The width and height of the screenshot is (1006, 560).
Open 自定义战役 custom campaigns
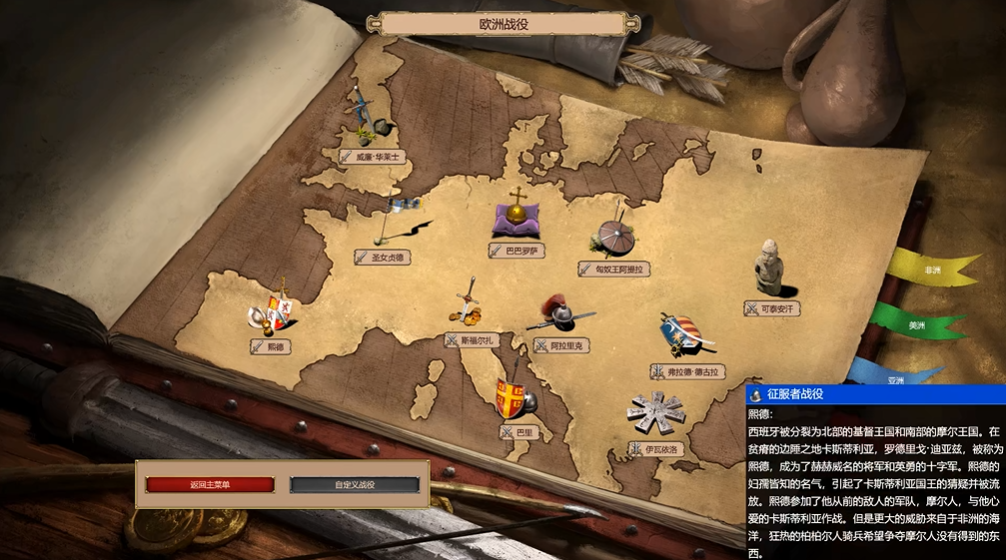coord(354,485)
